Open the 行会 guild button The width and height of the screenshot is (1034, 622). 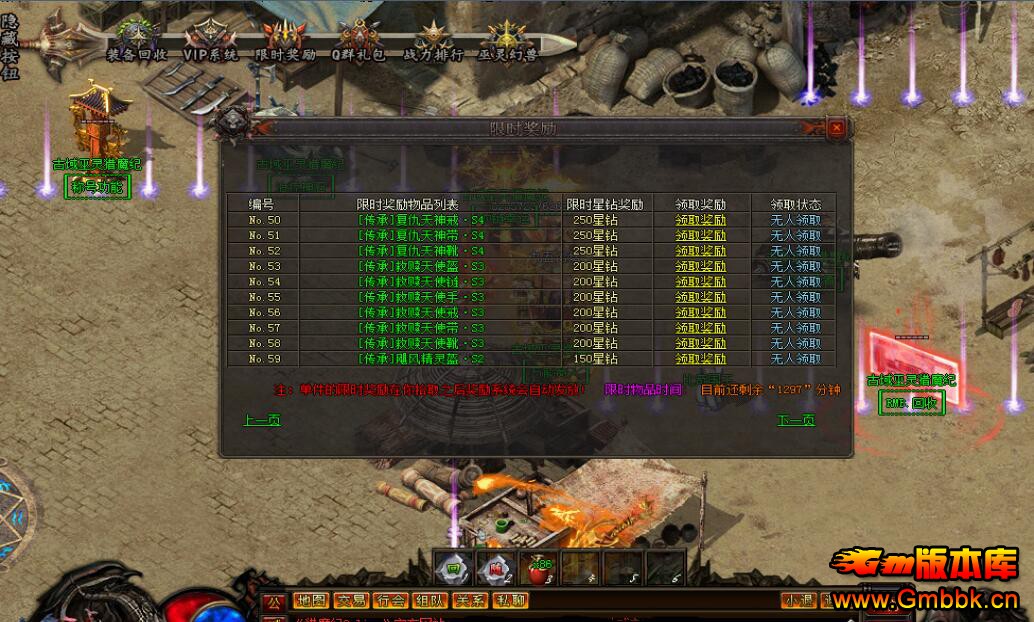coord(390,601)
